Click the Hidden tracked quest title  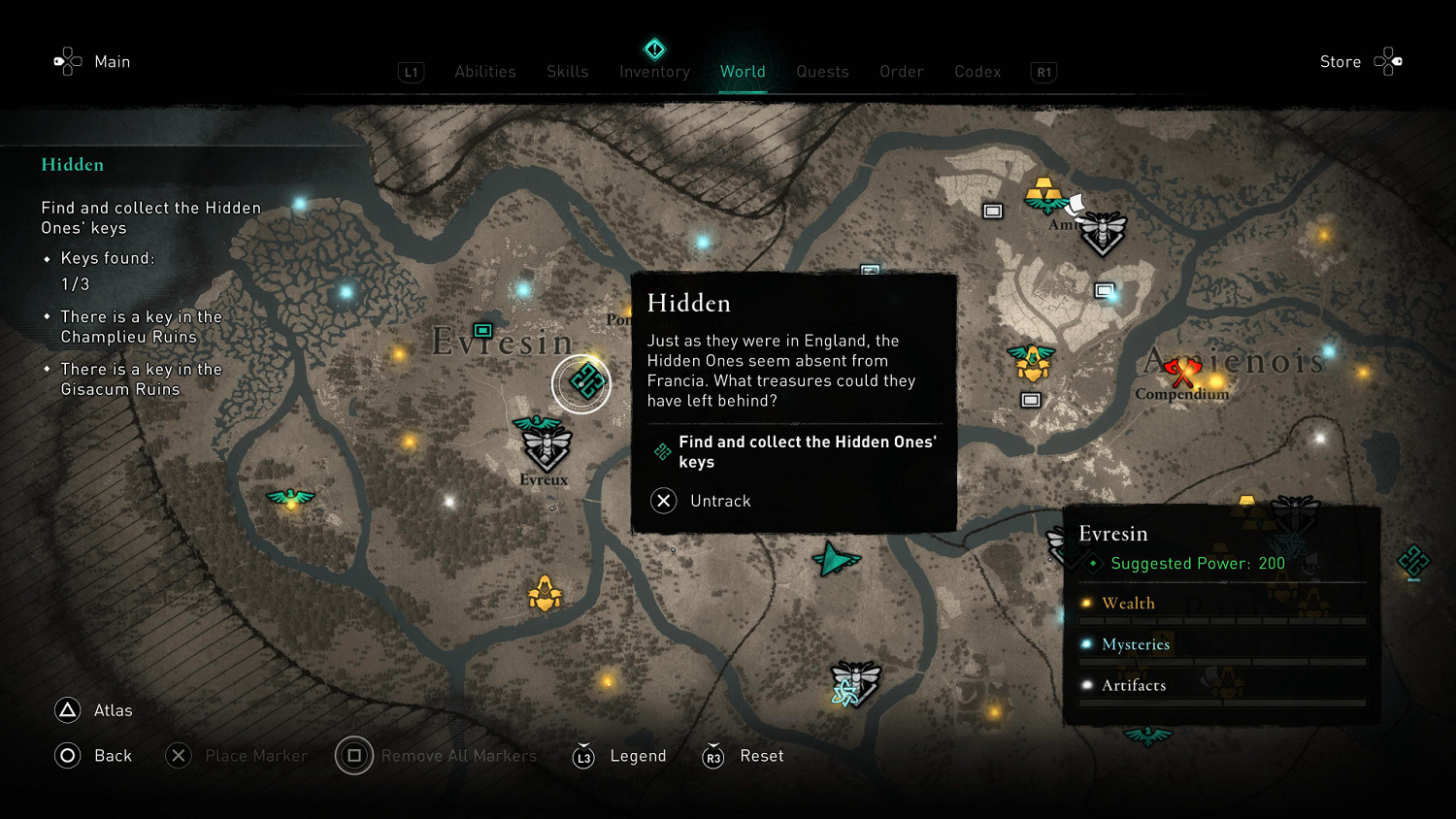pyautogui.click(x=73, y=165)
